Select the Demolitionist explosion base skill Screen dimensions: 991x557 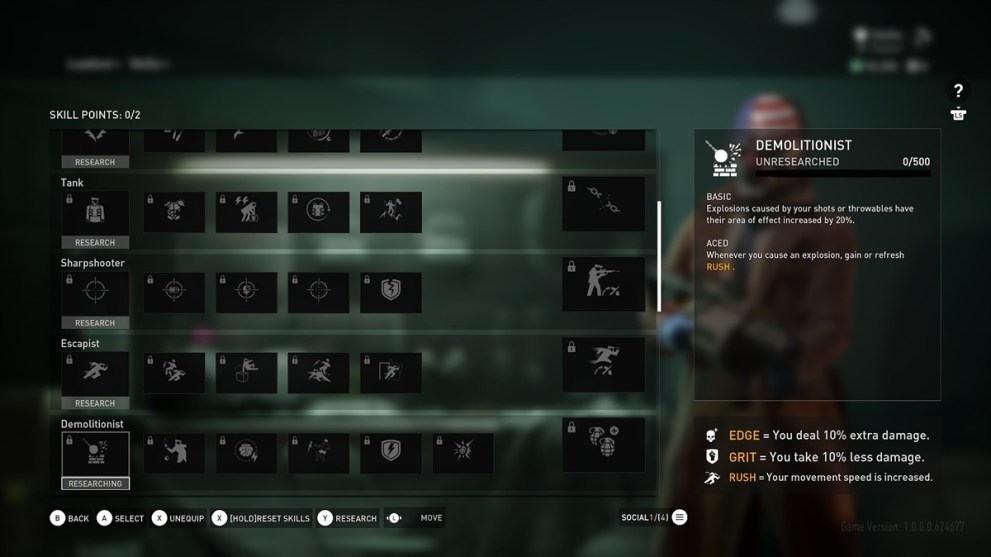coord(95,453)
